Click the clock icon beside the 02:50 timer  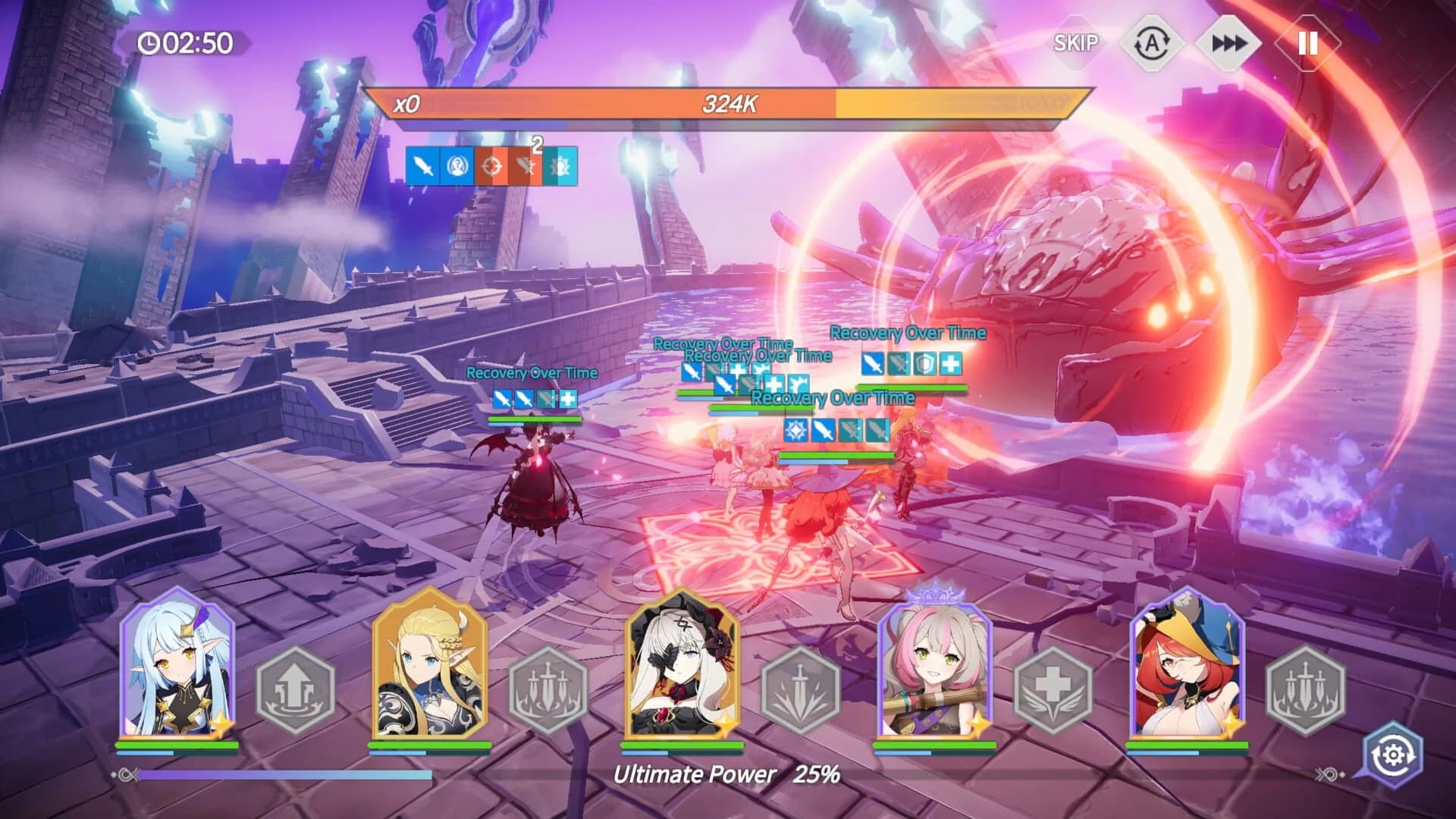point(149,43)
